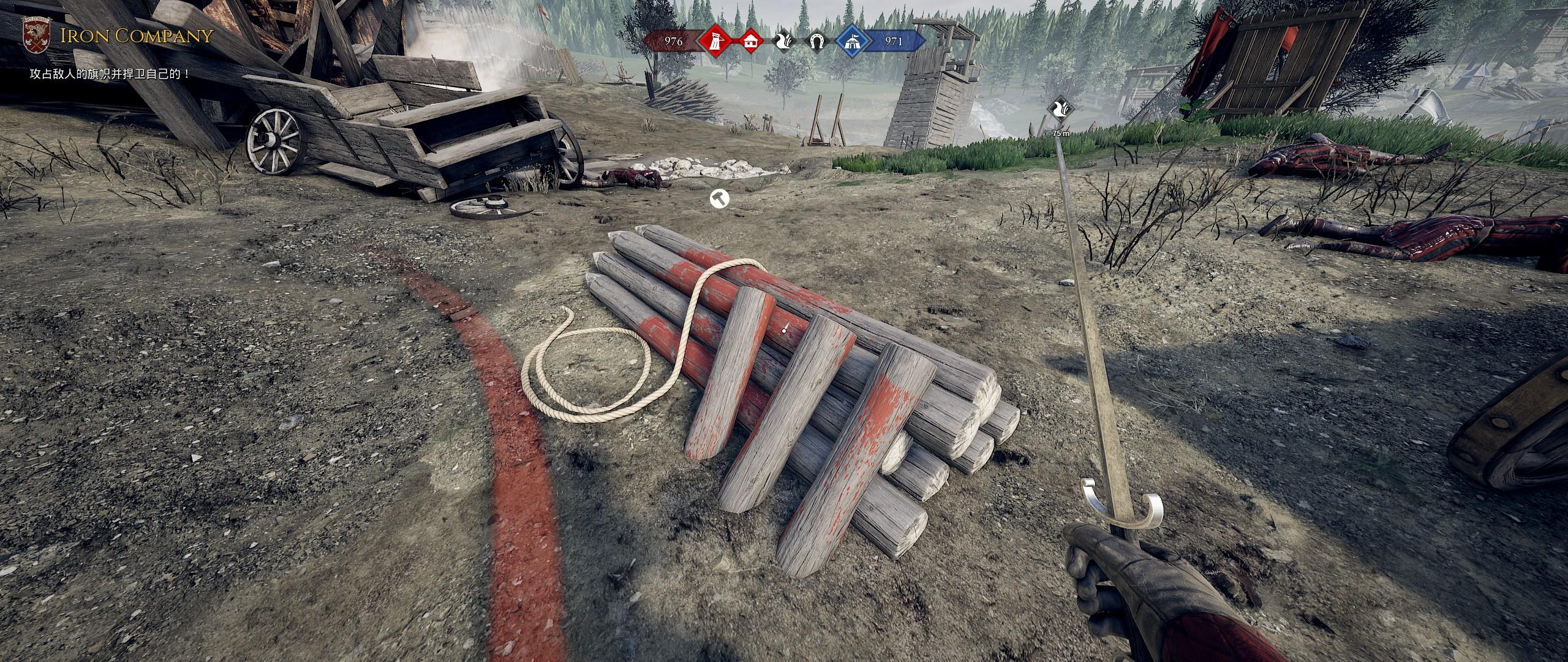
Task: Click the Iron Company shield emblem
Action: coord(36,36)
